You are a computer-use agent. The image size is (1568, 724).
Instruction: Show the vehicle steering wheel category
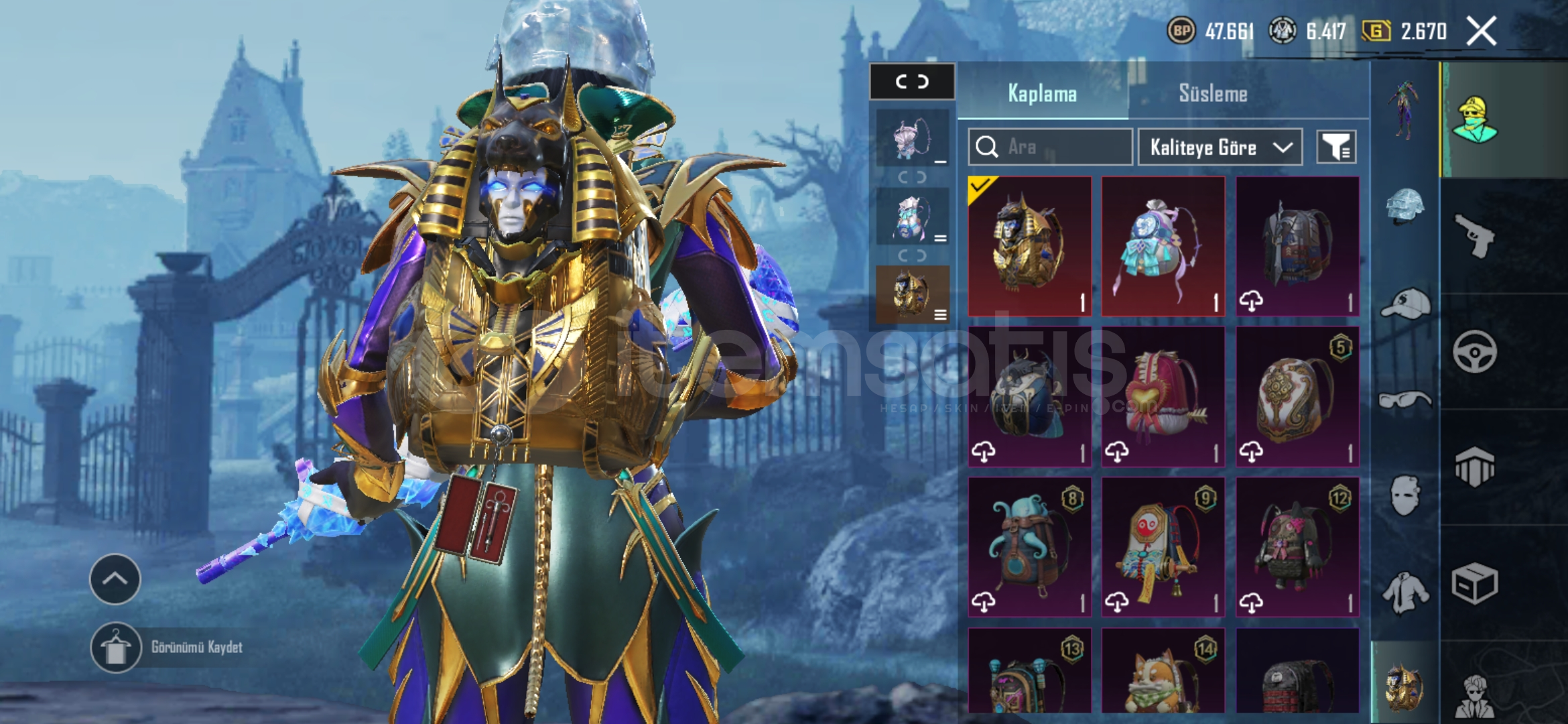click(x=1474, y=351)
